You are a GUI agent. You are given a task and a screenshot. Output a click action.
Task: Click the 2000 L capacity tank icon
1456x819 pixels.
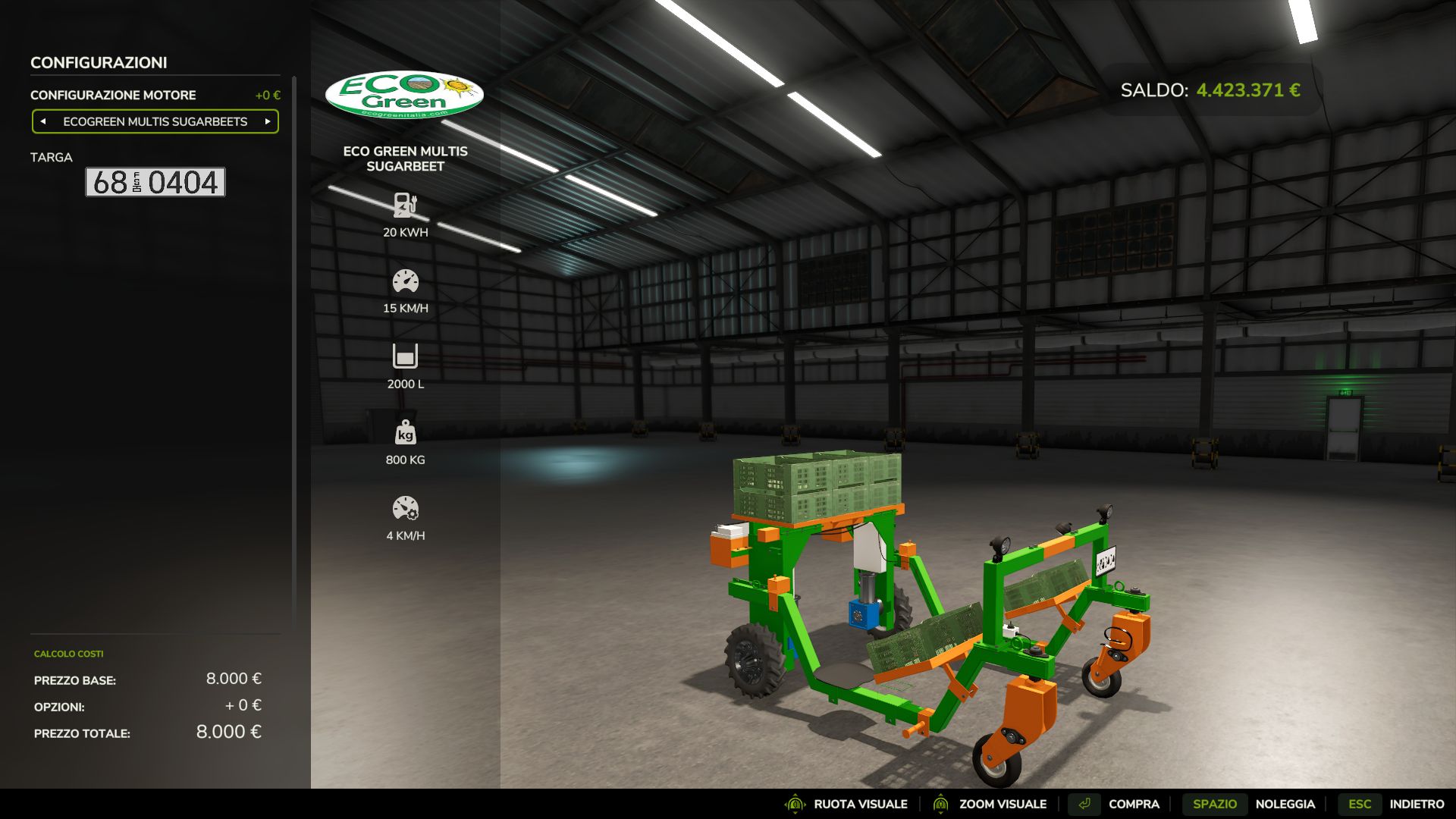(x=406, y=356)
